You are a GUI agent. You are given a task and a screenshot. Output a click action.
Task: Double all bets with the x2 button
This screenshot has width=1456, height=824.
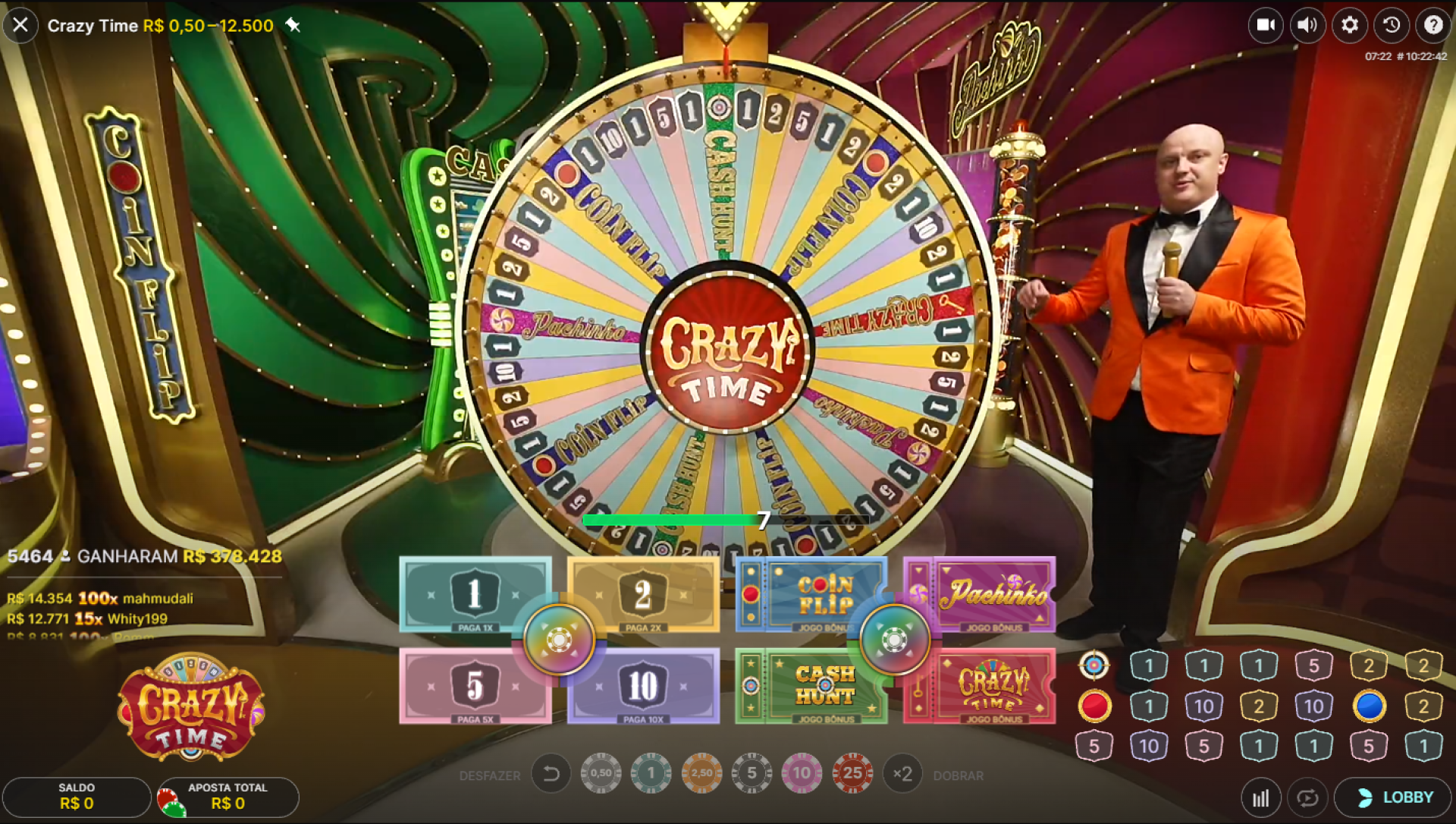click(902, 773)
